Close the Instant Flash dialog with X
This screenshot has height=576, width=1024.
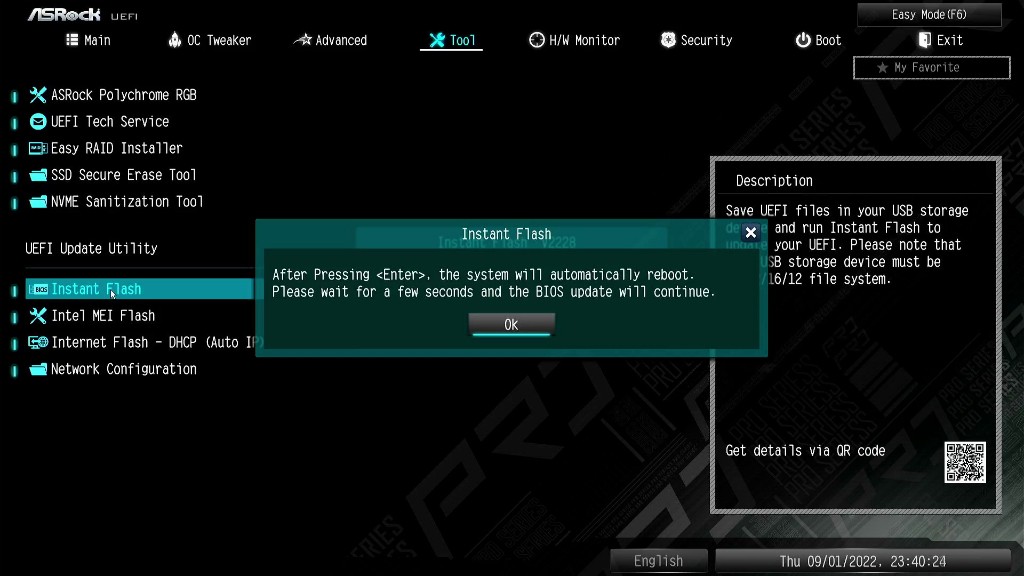(x=751, y=233)
